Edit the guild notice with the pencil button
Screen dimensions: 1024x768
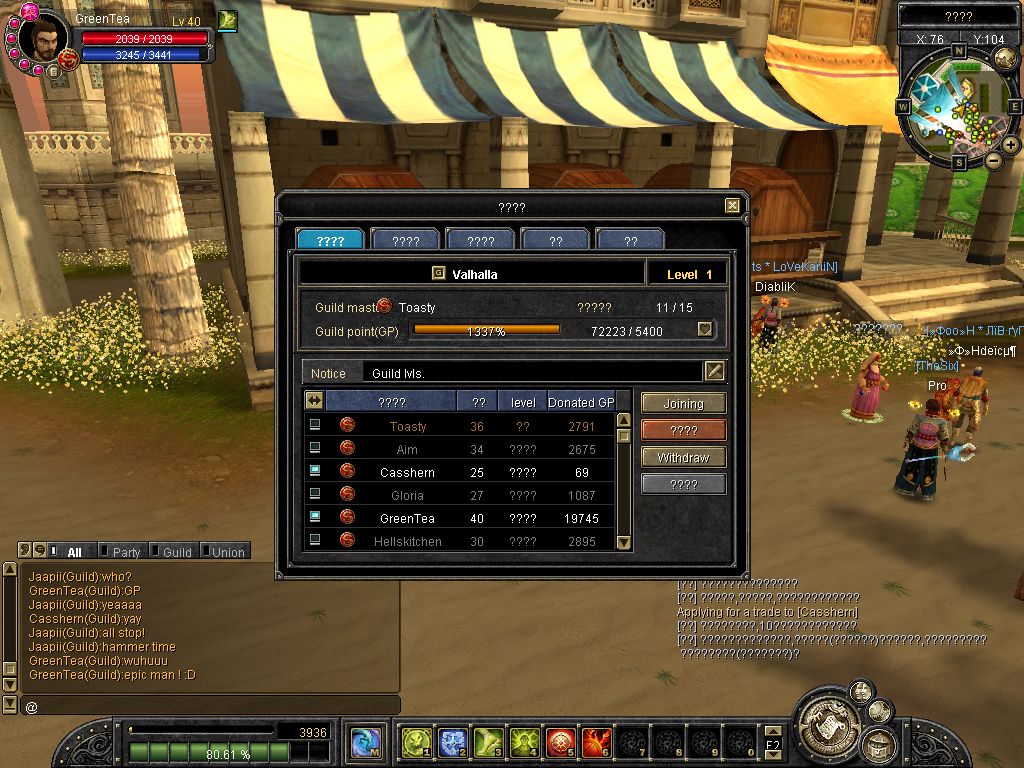(x=714, y=372)
